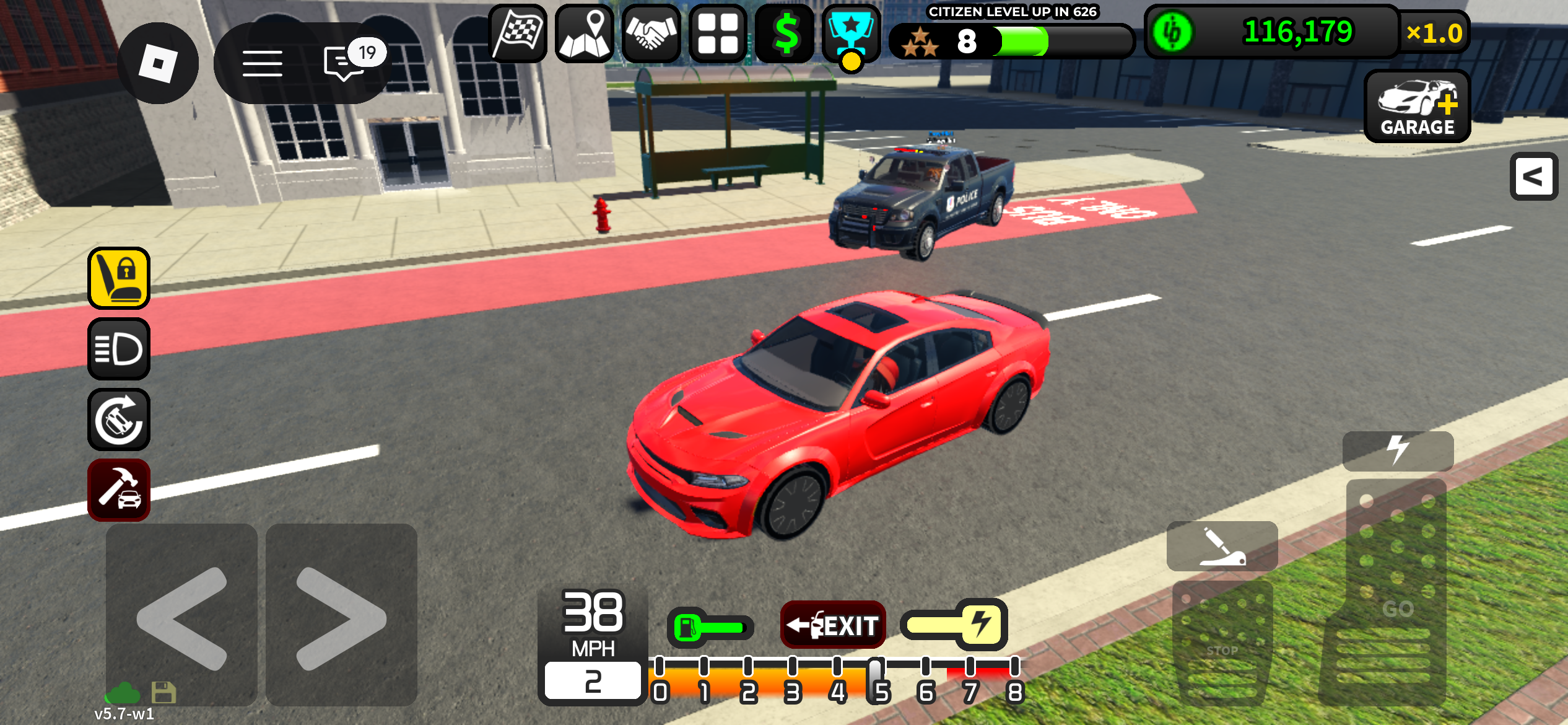
Task: Toggle the yellow seat lock button
Action: tap(119, 278)
